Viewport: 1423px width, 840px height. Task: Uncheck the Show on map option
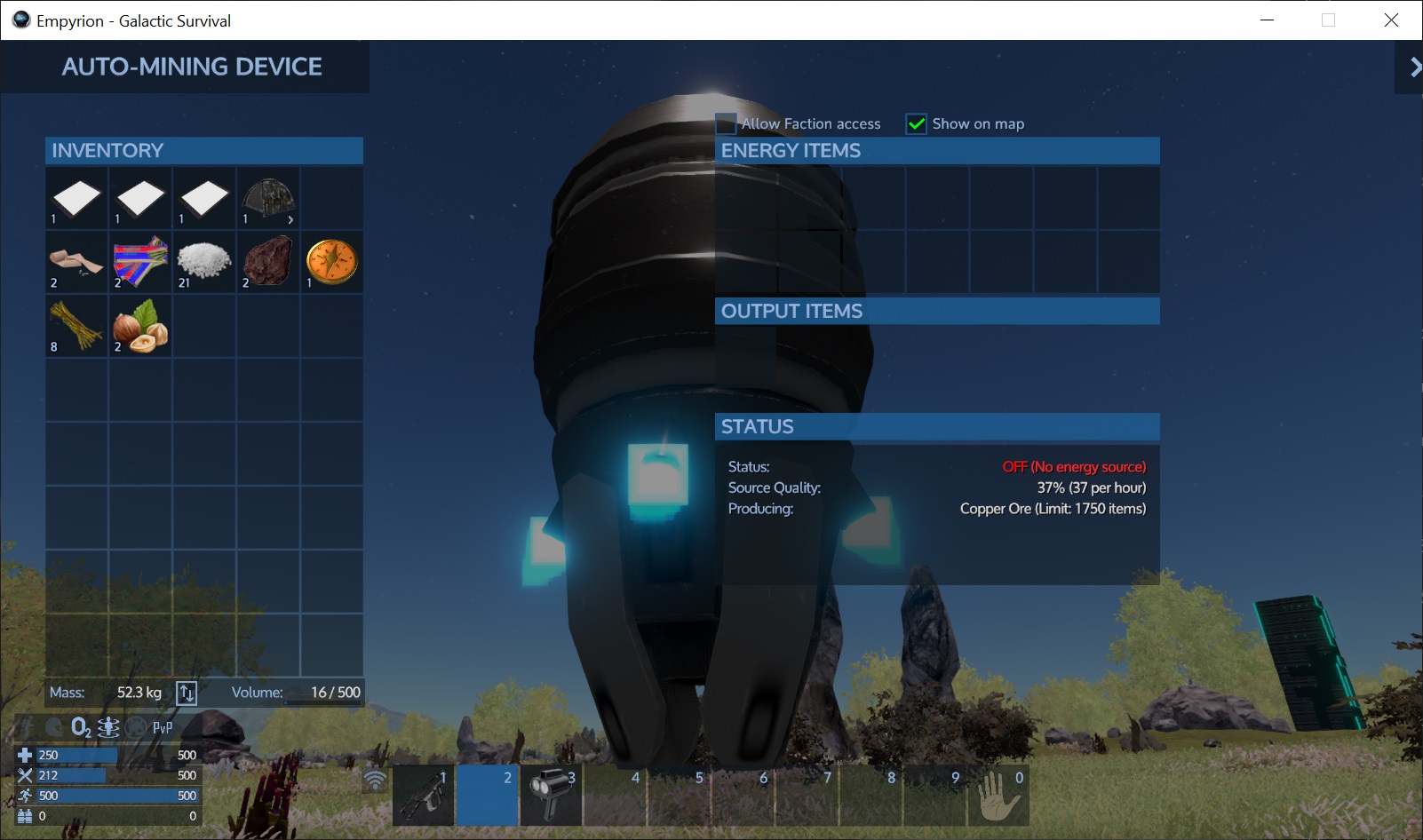click(x=916, y=123)
